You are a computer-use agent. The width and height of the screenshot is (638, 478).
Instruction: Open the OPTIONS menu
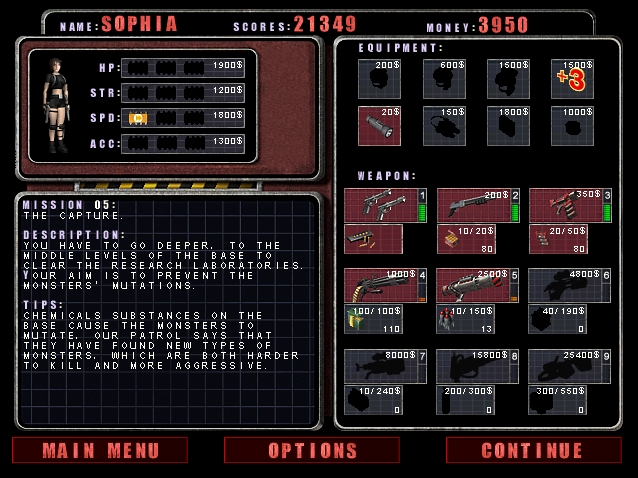tap(312, 450)
